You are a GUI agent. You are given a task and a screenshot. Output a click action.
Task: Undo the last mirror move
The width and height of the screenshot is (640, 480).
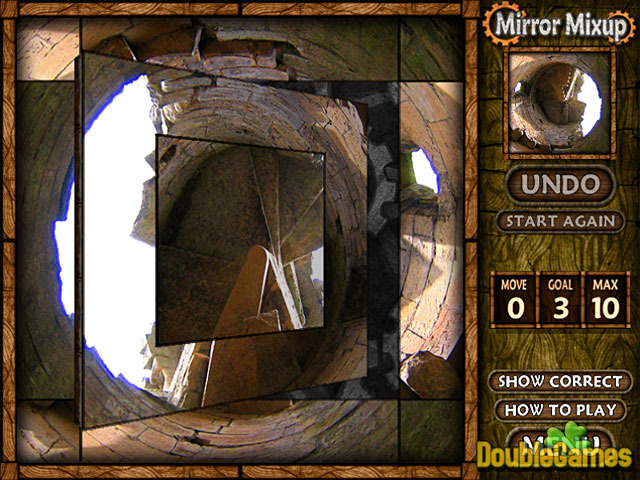[x=559, y=184]
